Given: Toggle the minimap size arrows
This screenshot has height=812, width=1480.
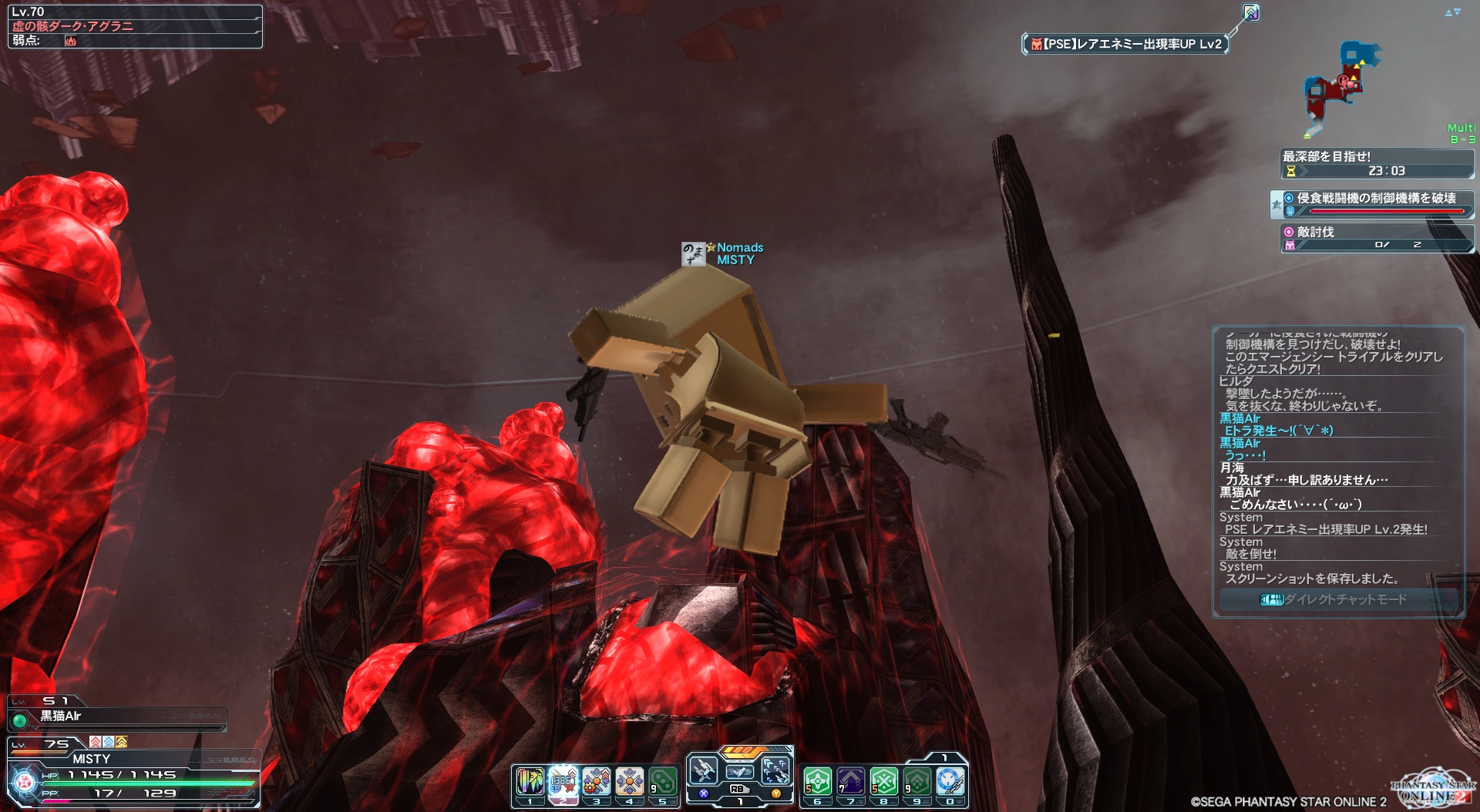Looking at the screenshot, I should (1452, 12).
